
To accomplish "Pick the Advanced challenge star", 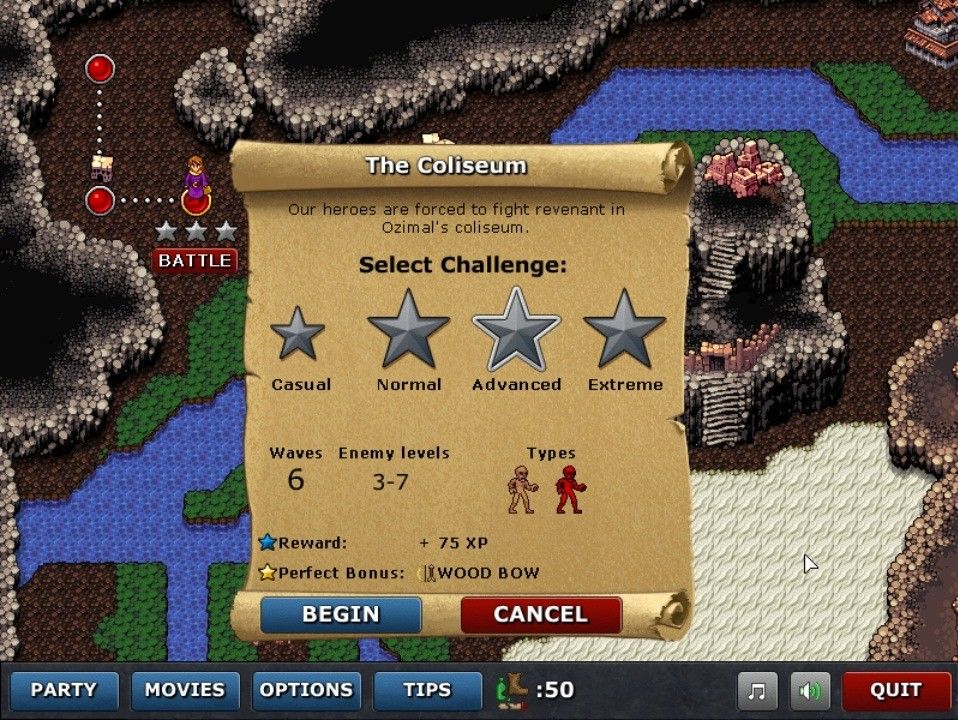I will tap(516, 329).
